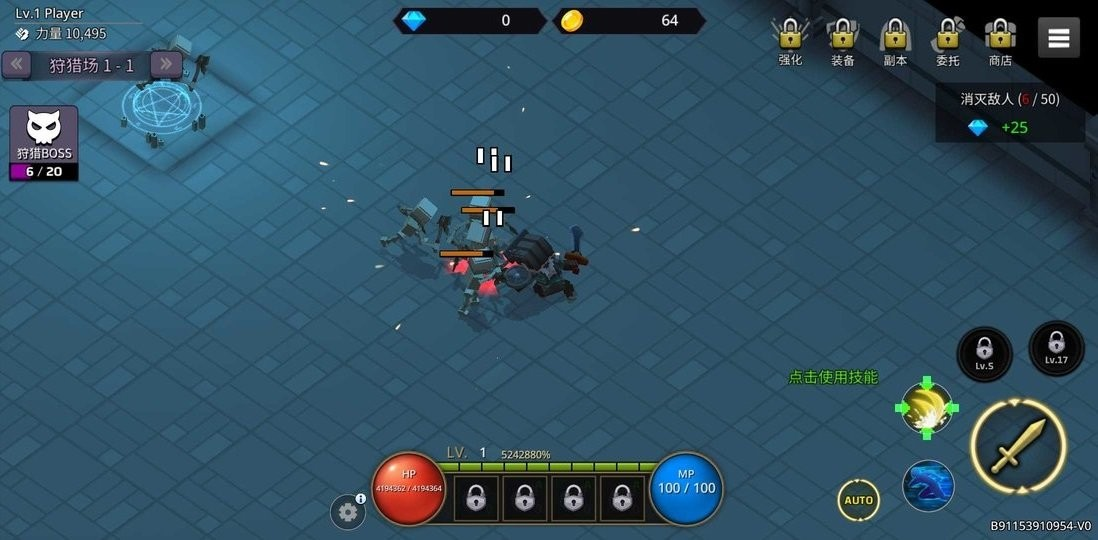The image size is (1098, 540).
Task: Go to the previous hunting ground stage
Action: pyautogui.click(x=17, y=65)
